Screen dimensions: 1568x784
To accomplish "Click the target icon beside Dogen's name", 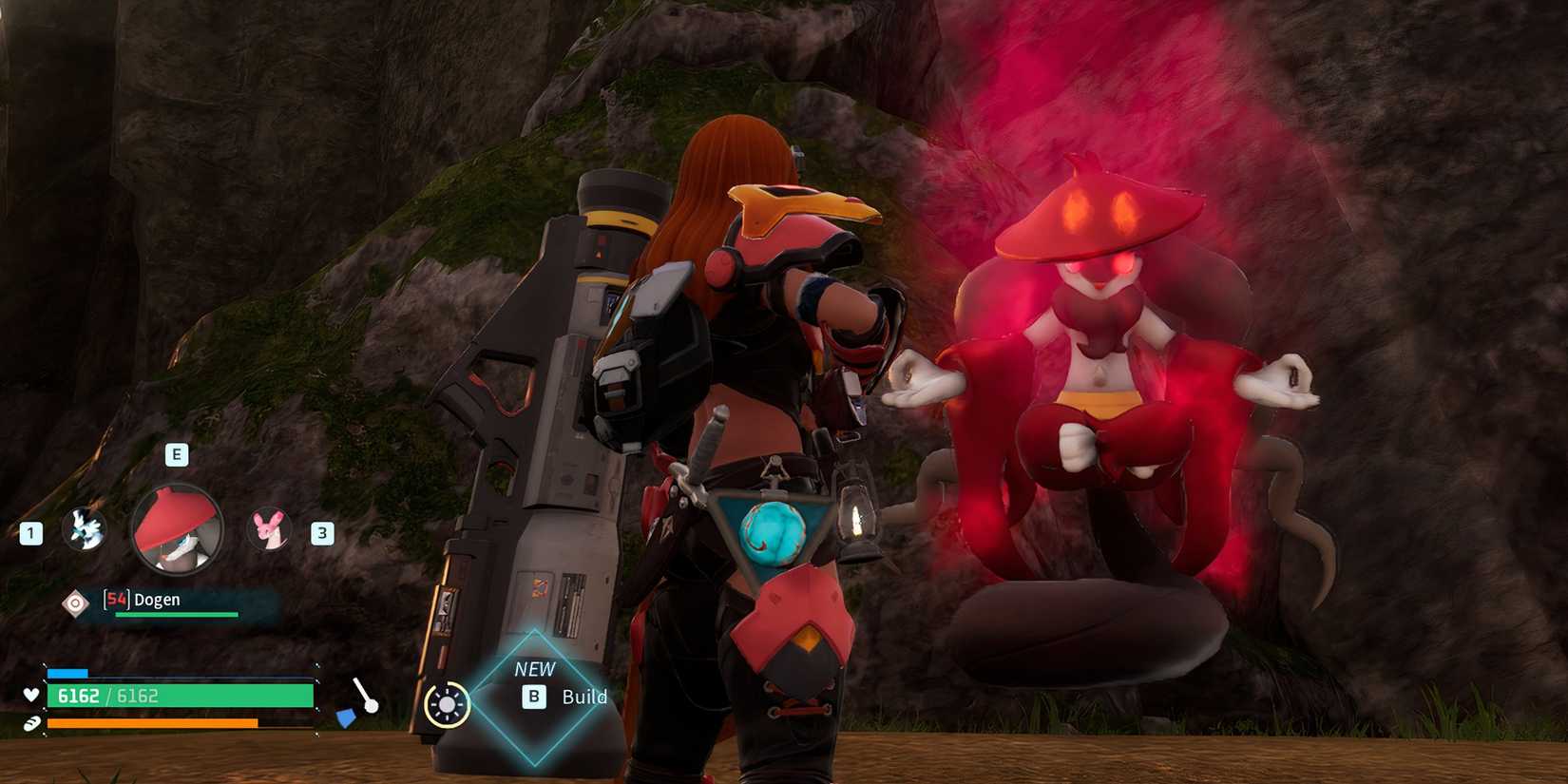I will coord(75,602).
